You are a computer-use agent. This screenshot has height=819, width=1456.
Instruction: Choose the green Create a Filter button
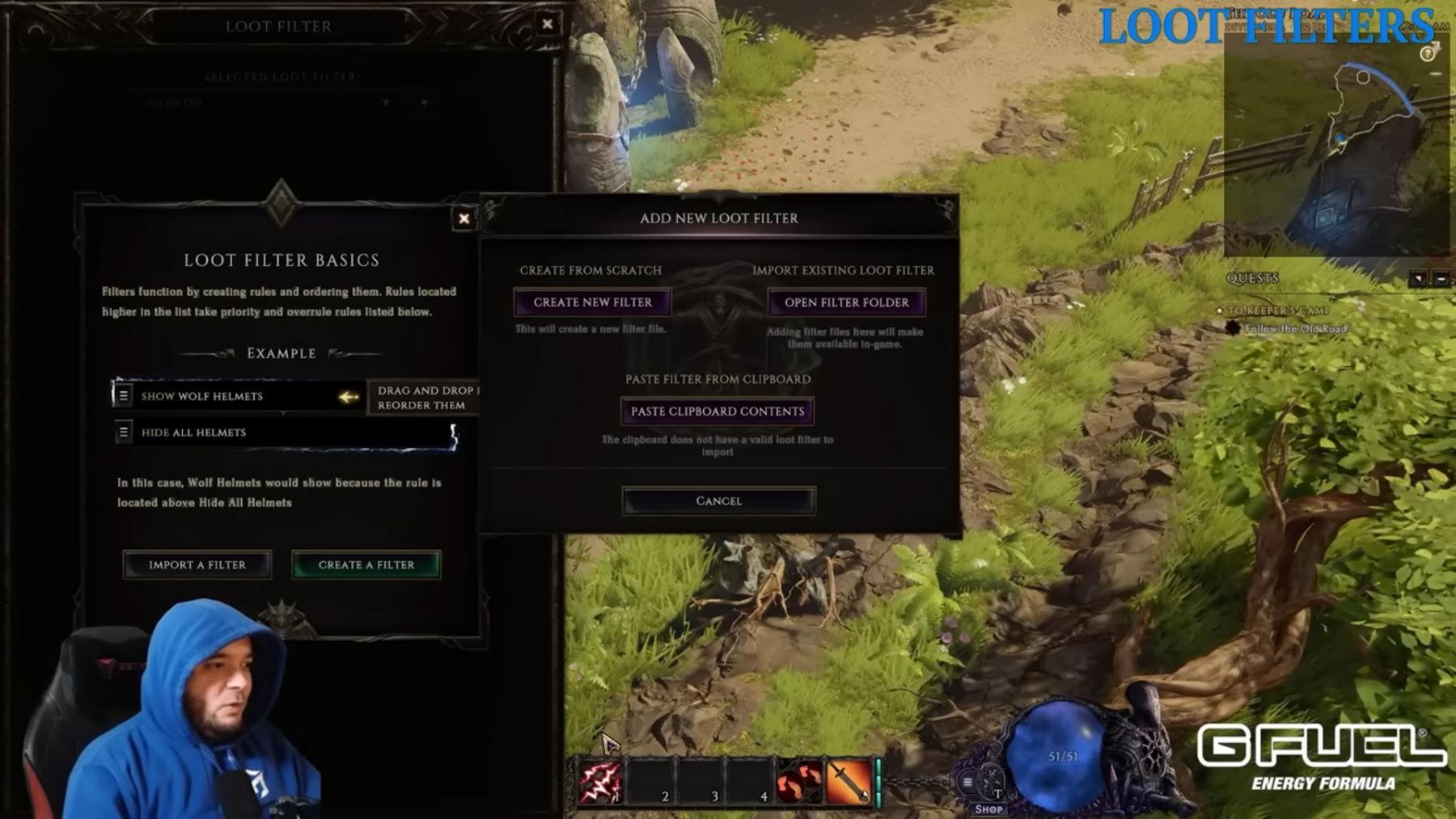coord(366,565)
